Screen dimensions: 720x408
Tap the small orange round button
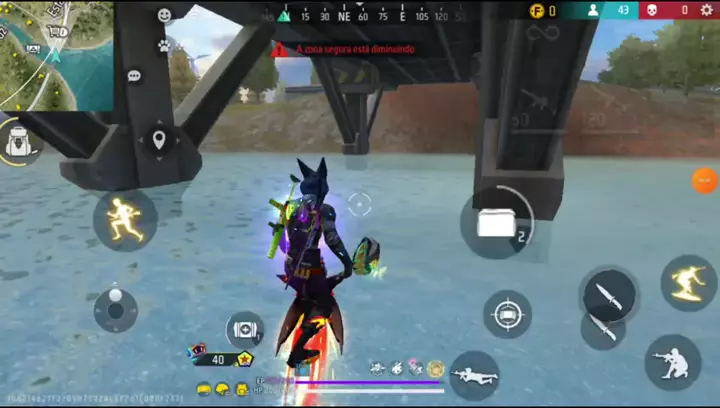point(705,181)
